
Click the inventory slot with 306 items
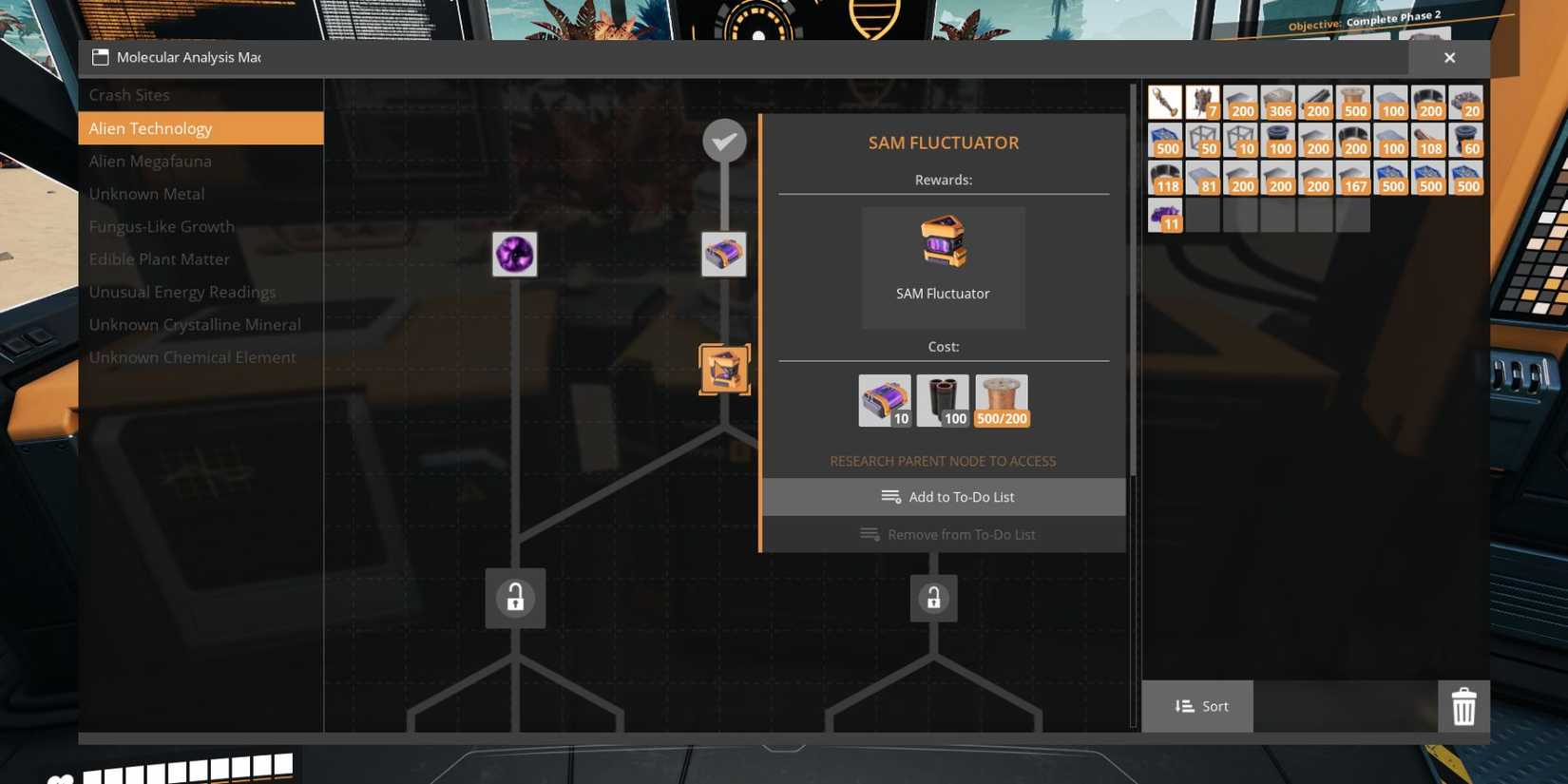click(1278, 101)
